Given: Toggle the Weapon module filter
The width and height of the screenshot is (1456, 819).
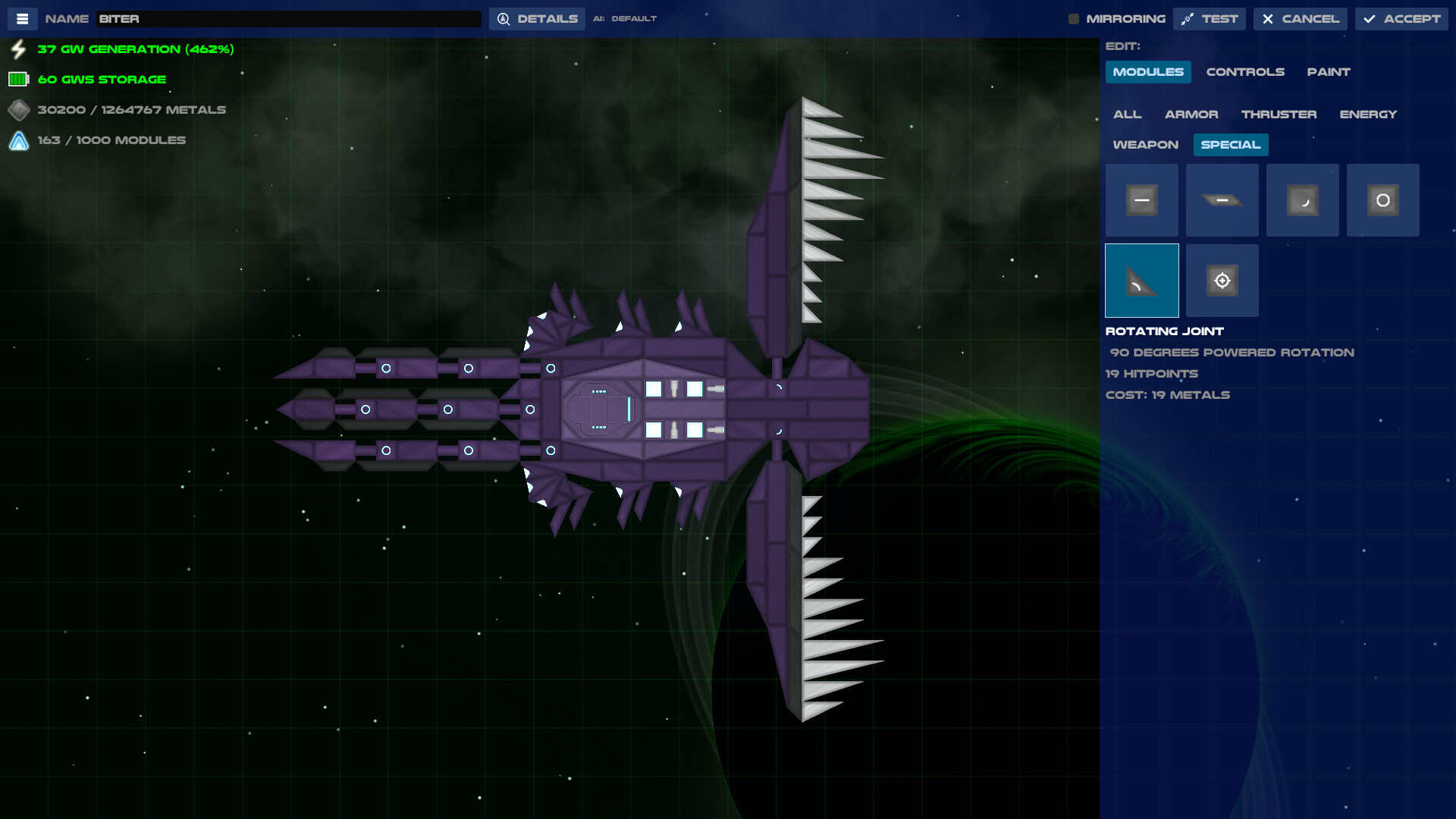Looking at the screenshot, I should pos(1145,144).
